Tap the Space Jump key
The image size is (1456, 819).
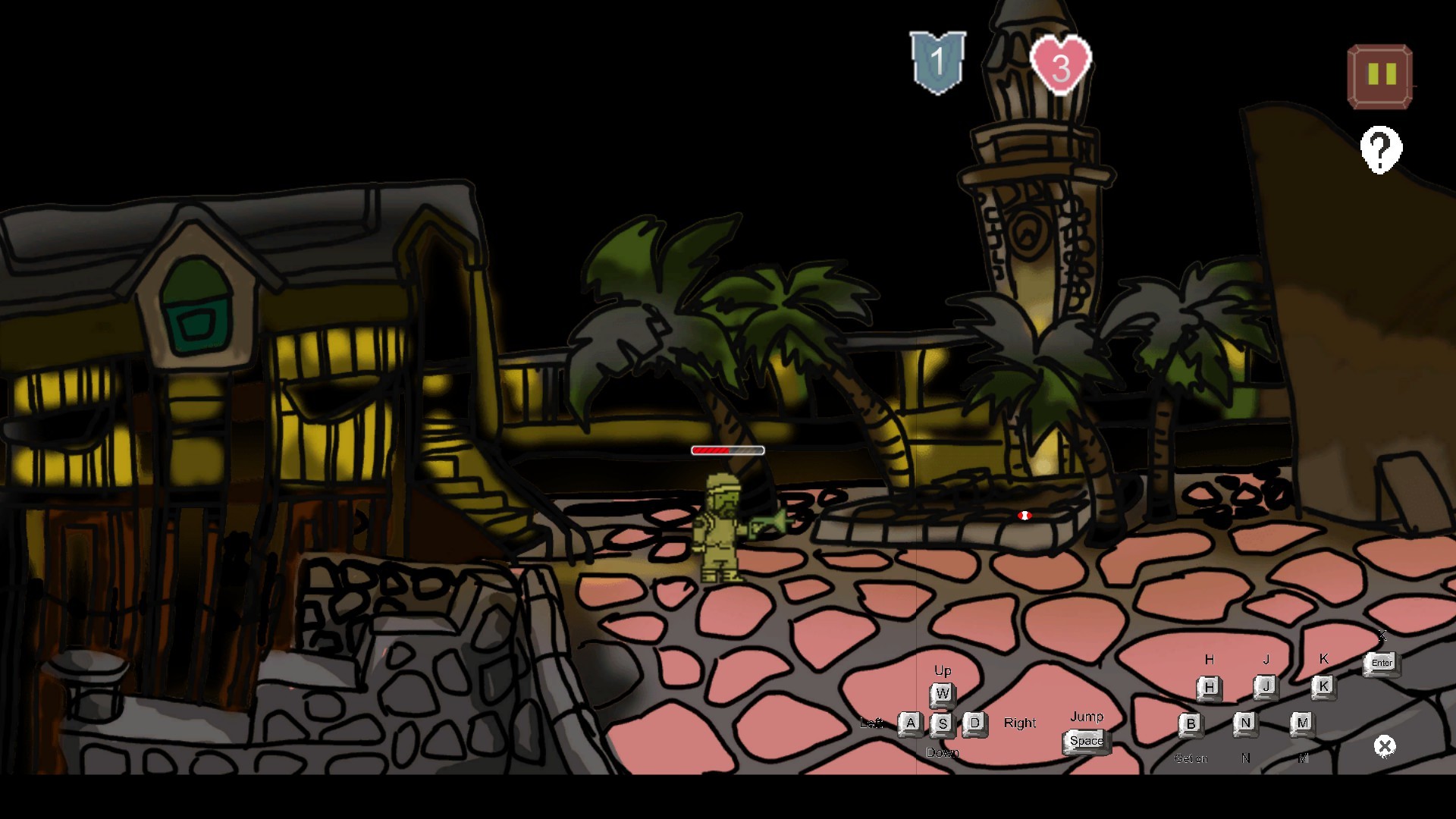1087,742
